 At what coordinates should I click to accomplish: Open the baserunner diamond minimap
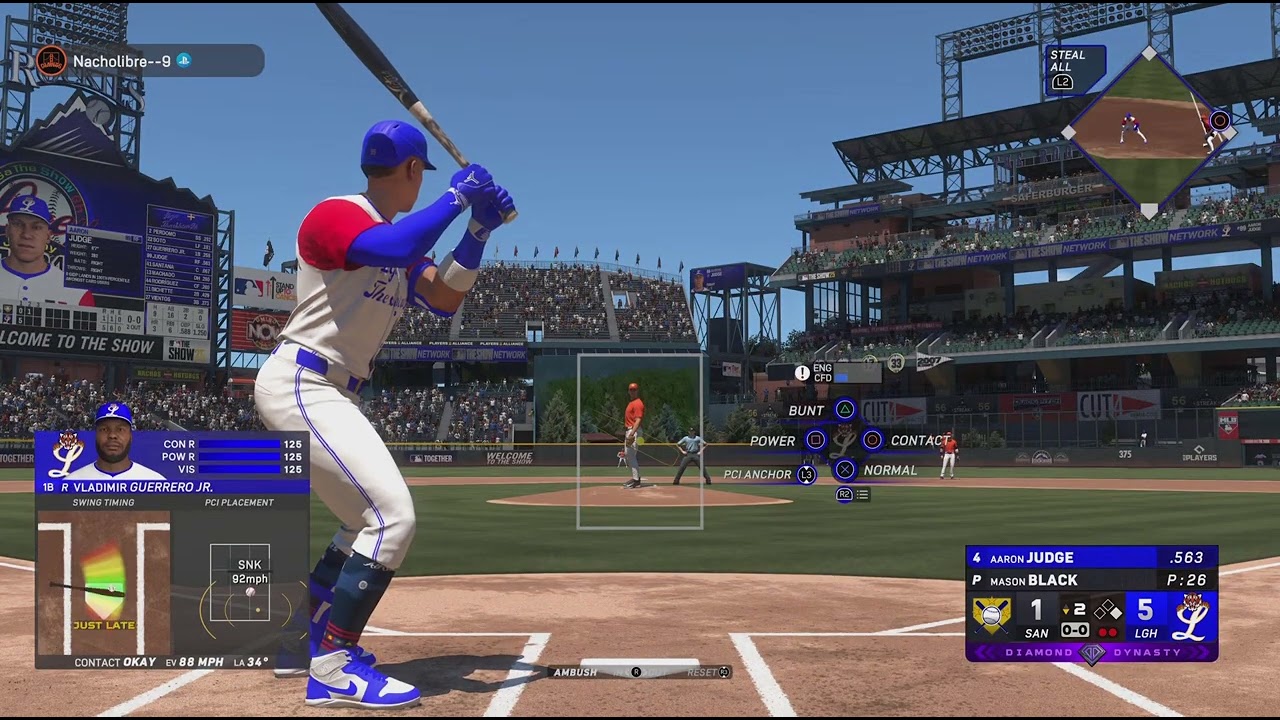click(1149, 130)
